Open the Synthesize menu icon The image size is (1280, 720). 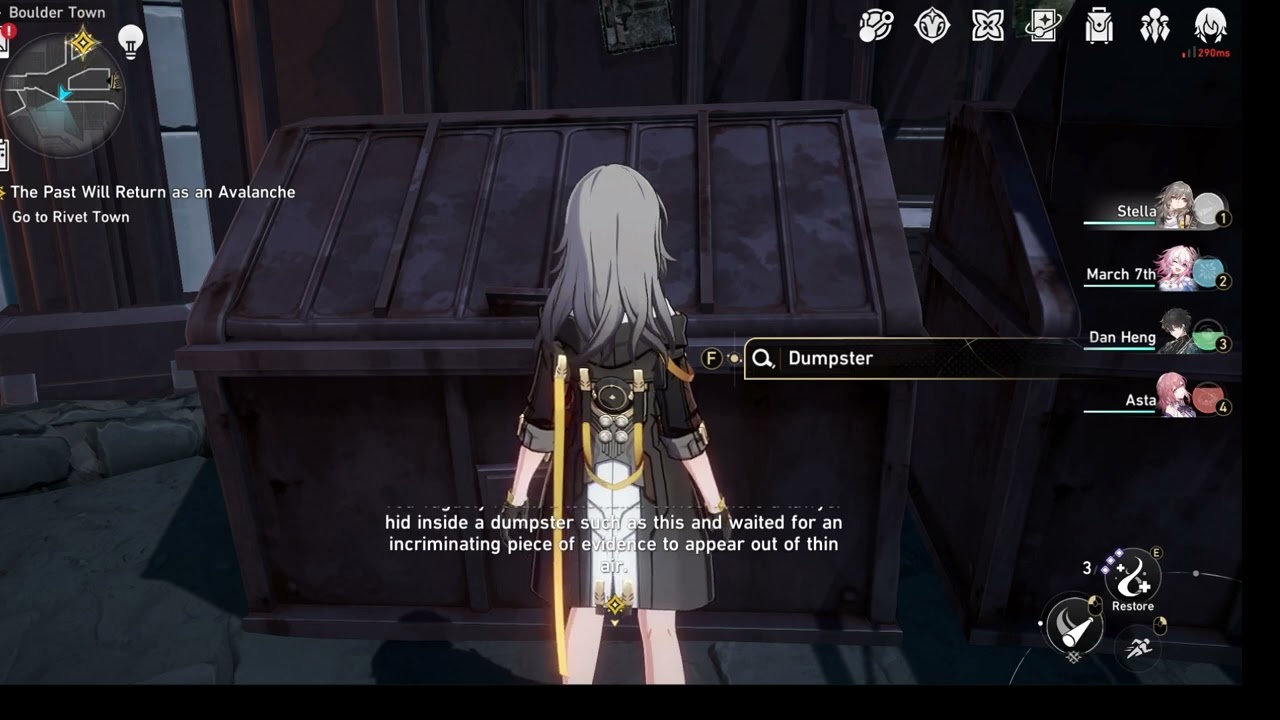point(877,26)
